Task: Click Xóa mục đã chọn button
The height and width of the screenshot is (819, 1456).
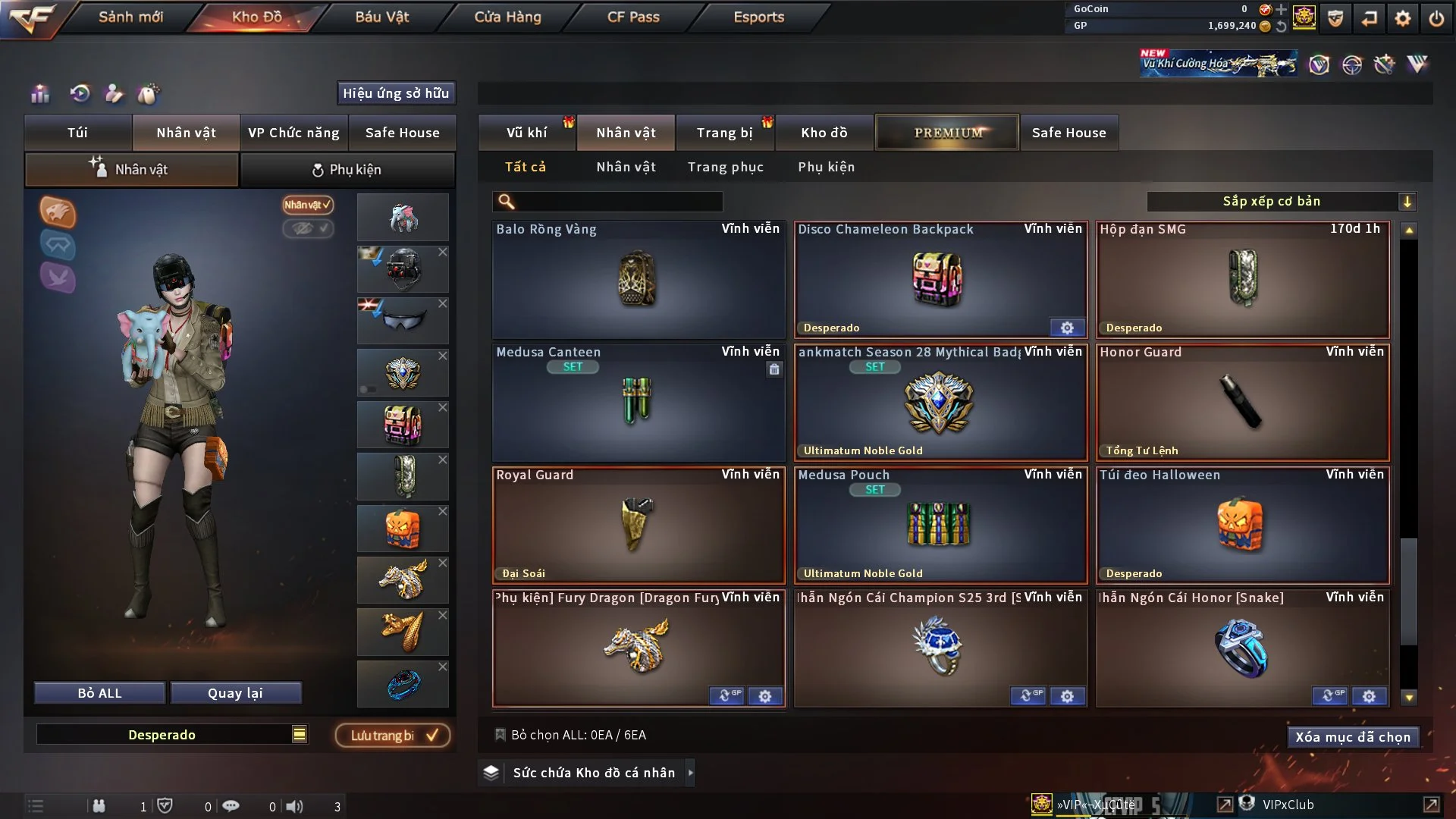Action: point(1352,737)
